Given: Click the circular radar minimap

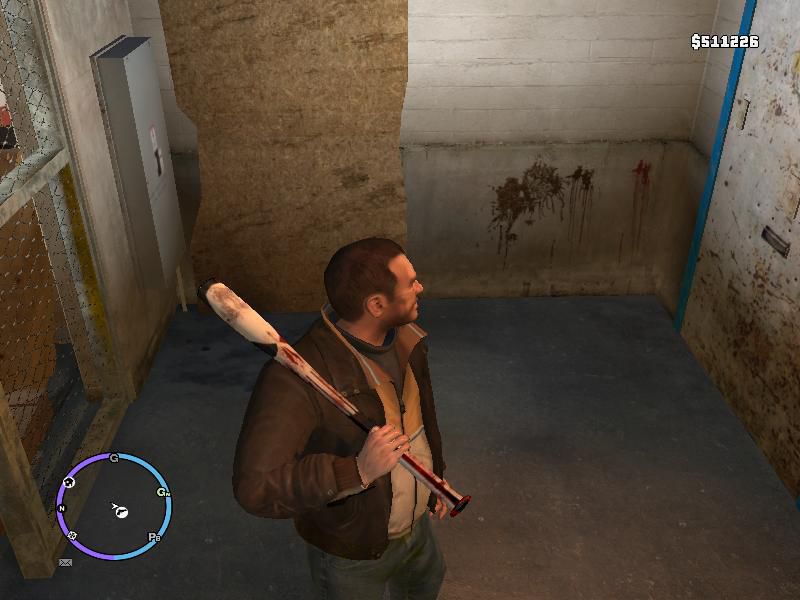Looking at the screenshot, I should 113,505.
